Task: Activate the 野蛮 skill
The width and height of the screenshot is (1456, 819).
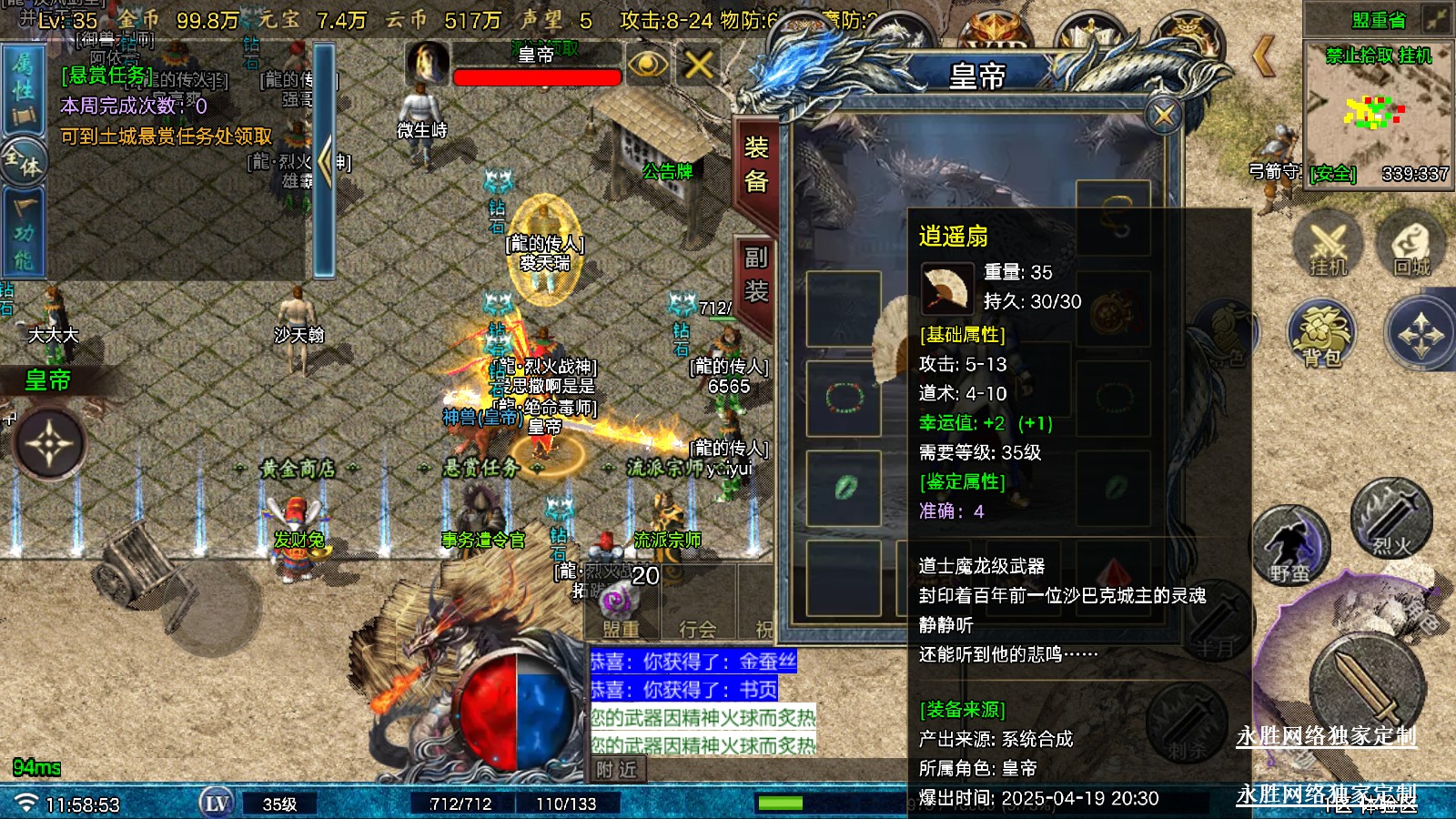Action: click(x=1290, y=547)
